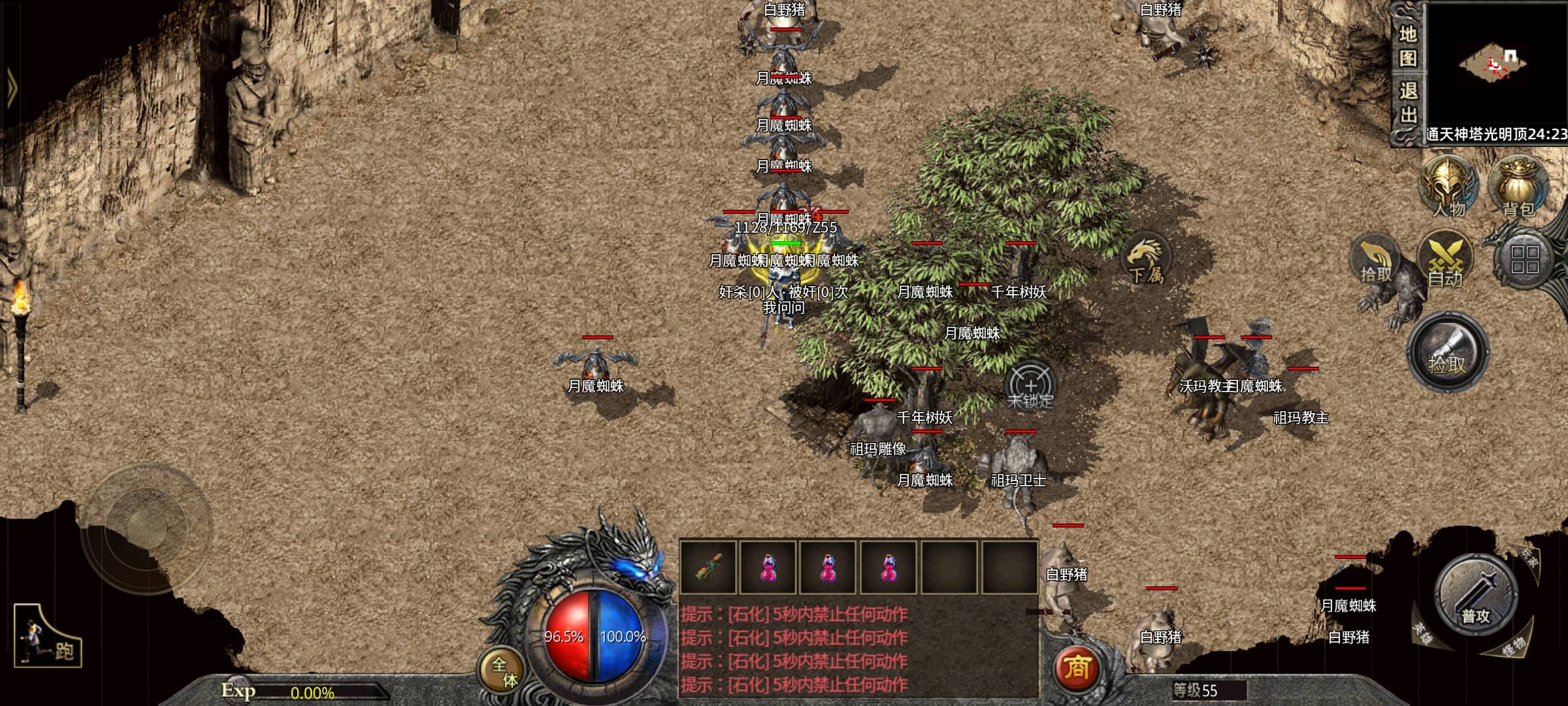Open the 商 shop button

(x=1077, y=668)
